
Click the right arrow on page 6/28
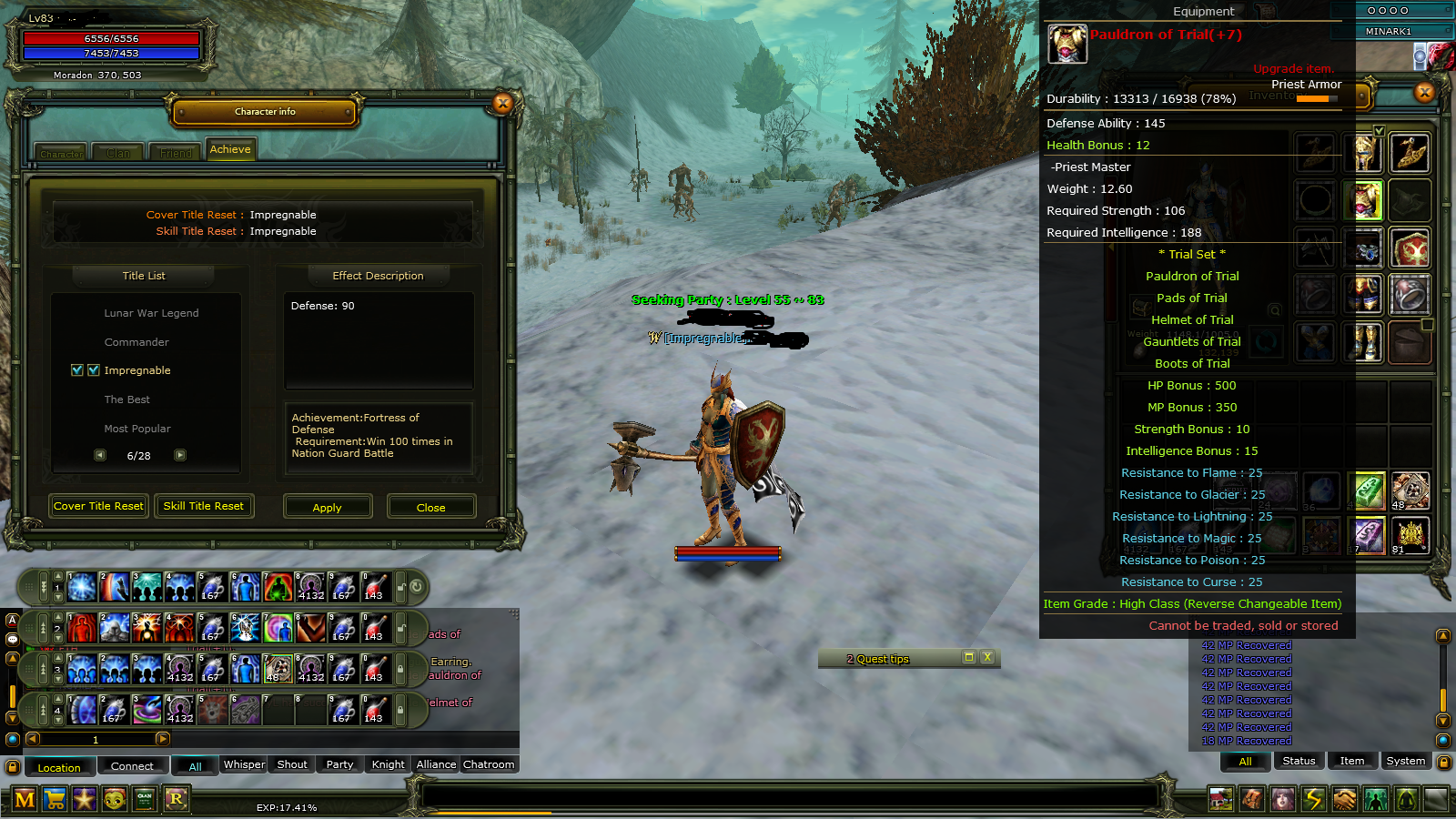(x=179, y=455)
